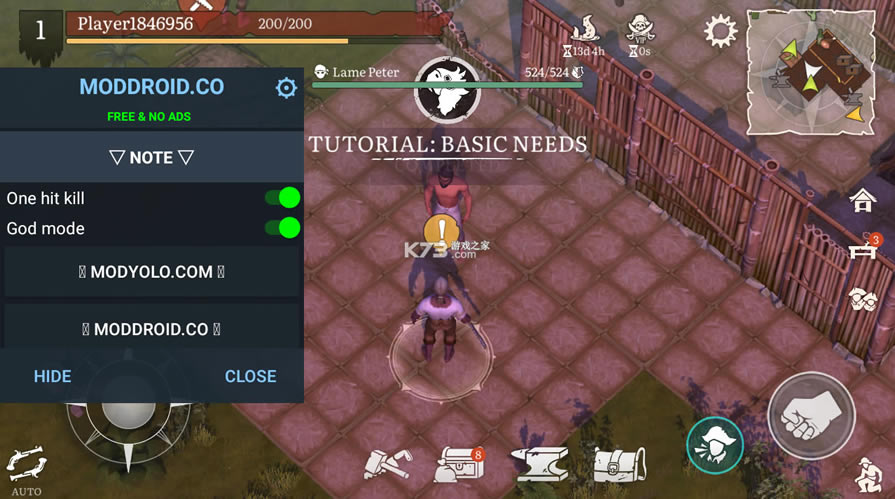
Task: Turn off One hit kill toggle
Action: pyautogui.click(x=283, y=198)
